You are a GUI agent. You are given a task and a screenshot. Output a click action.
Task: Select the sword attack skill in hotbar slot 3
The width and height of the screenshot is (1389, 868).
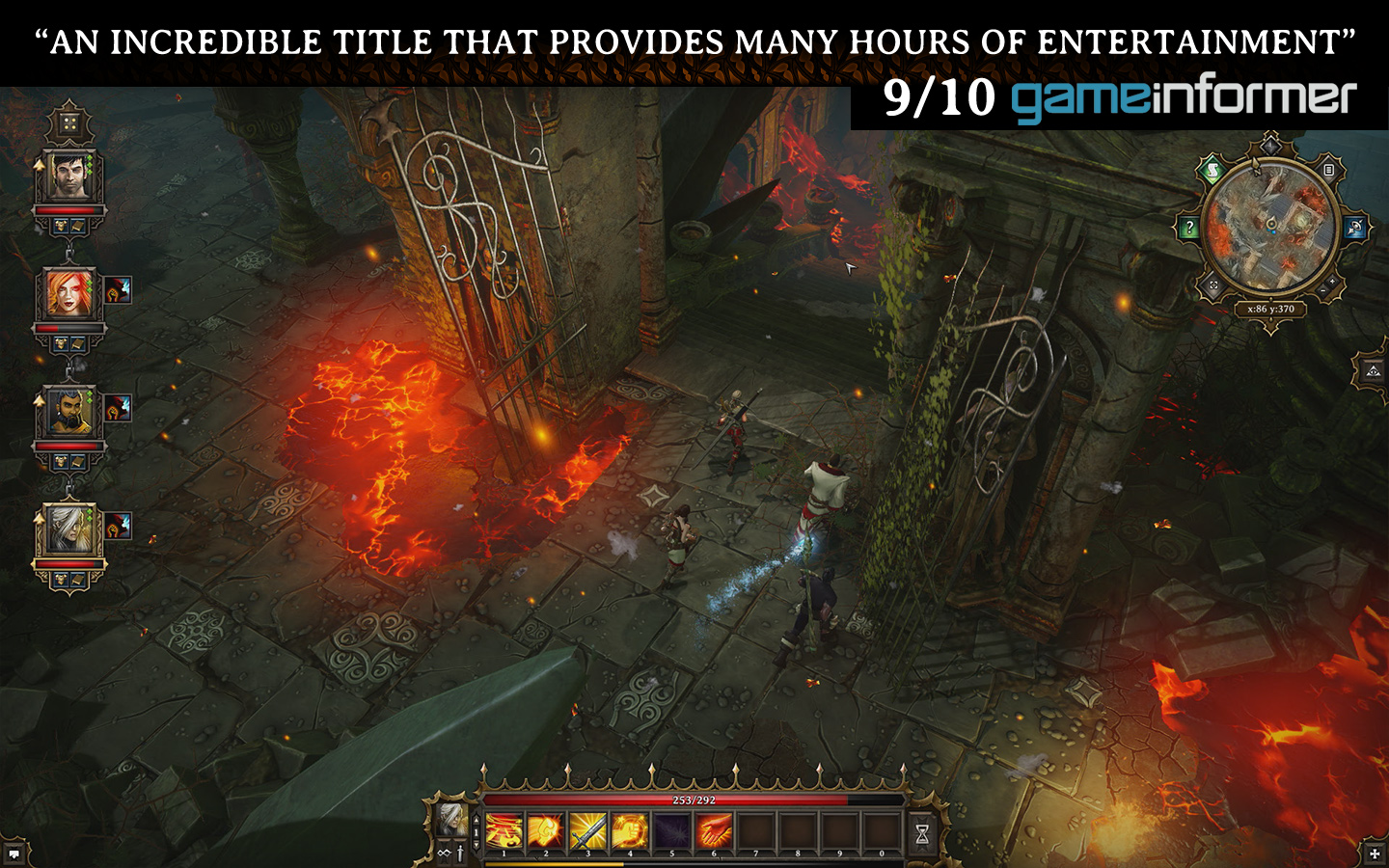587,829
